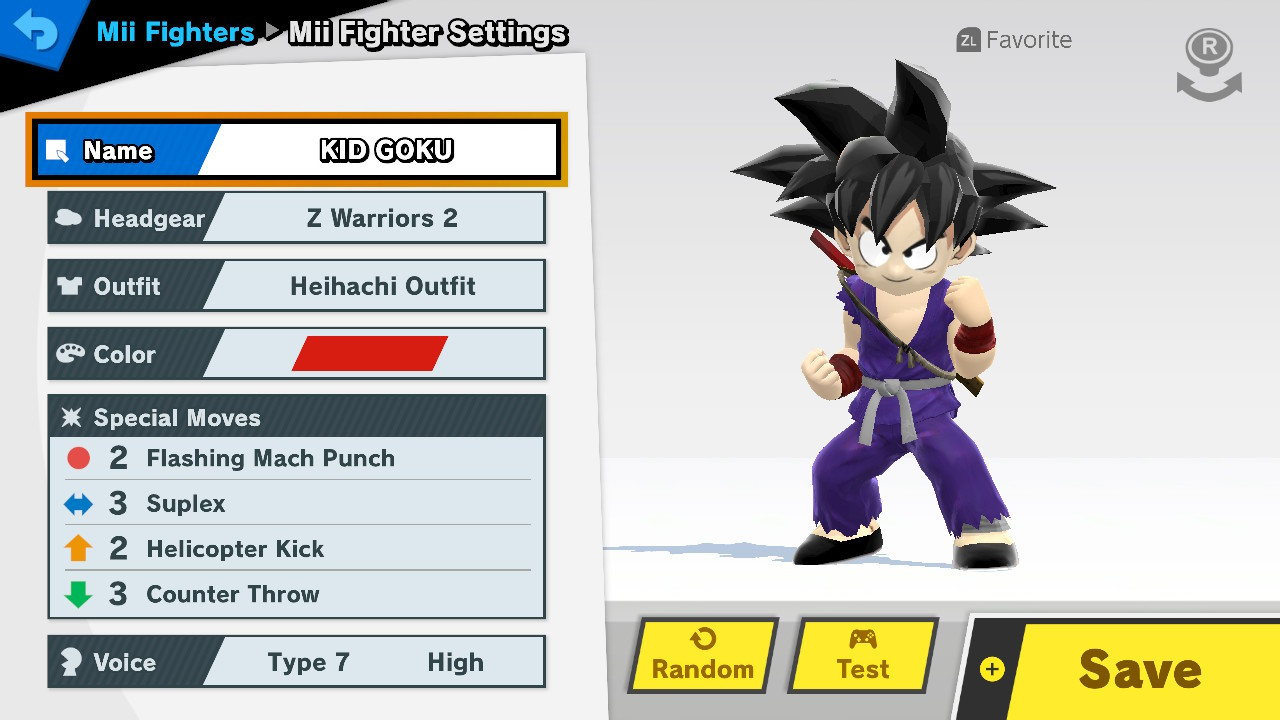This screenshot has width=1280, height=720.
Task: Mark this fighter as Favorite
Action: tap(1014, 40)
